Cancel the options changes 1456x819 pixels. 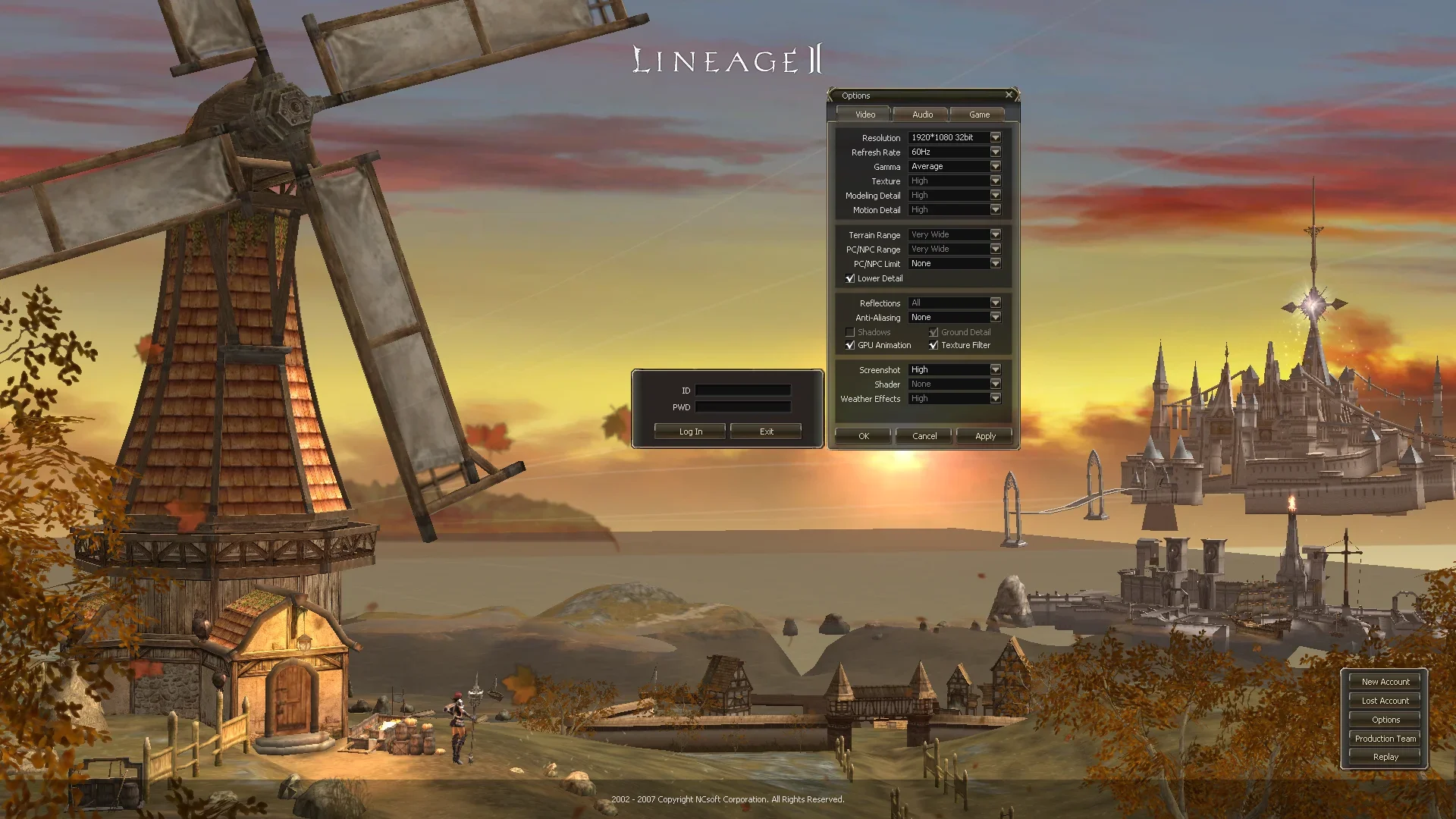pyautogui.click(x=924, y=436)
